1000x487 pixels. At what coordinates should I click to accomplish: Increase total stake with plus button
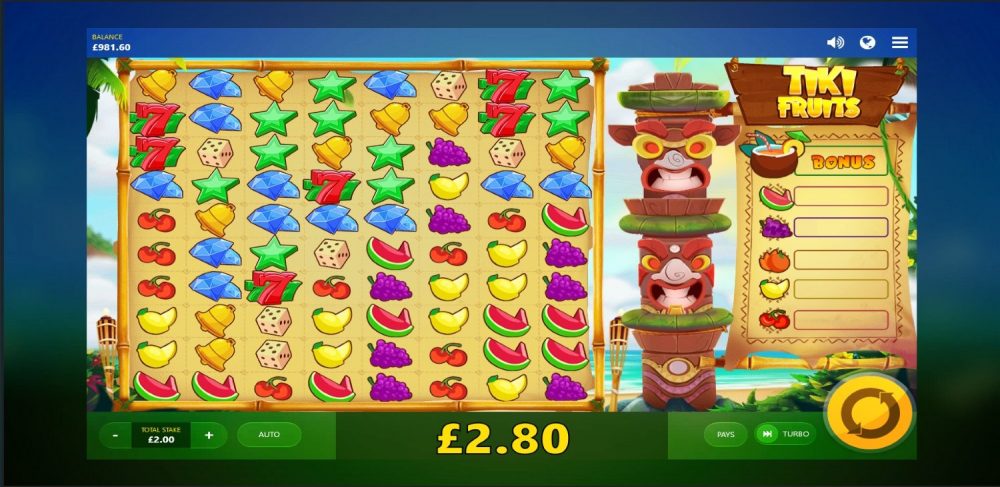click(209, 435)
